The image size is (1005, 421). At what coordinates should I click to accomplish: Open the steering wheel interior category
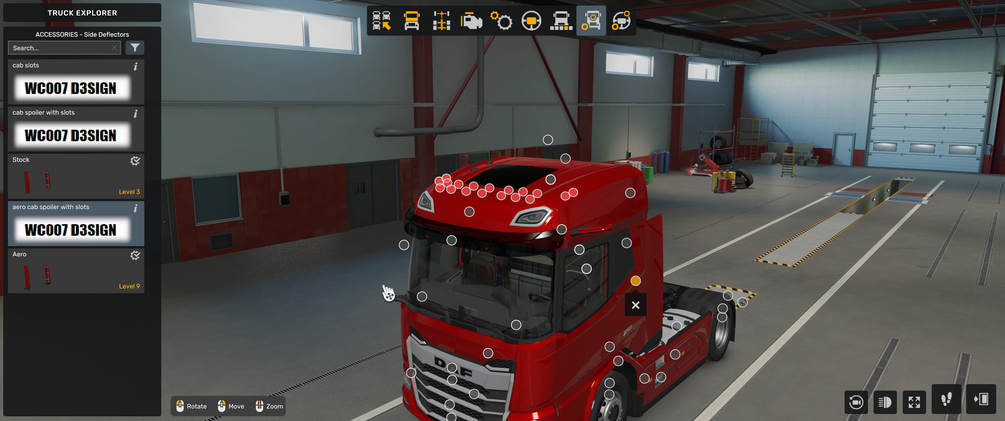pos(531,21)
